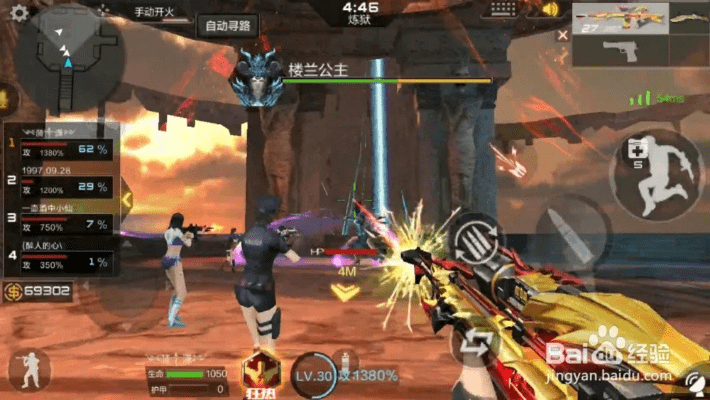The width and height of the screenshot is (710, 400).
Task: Reload with the ammo magazine button
Action: coord(471,240)
